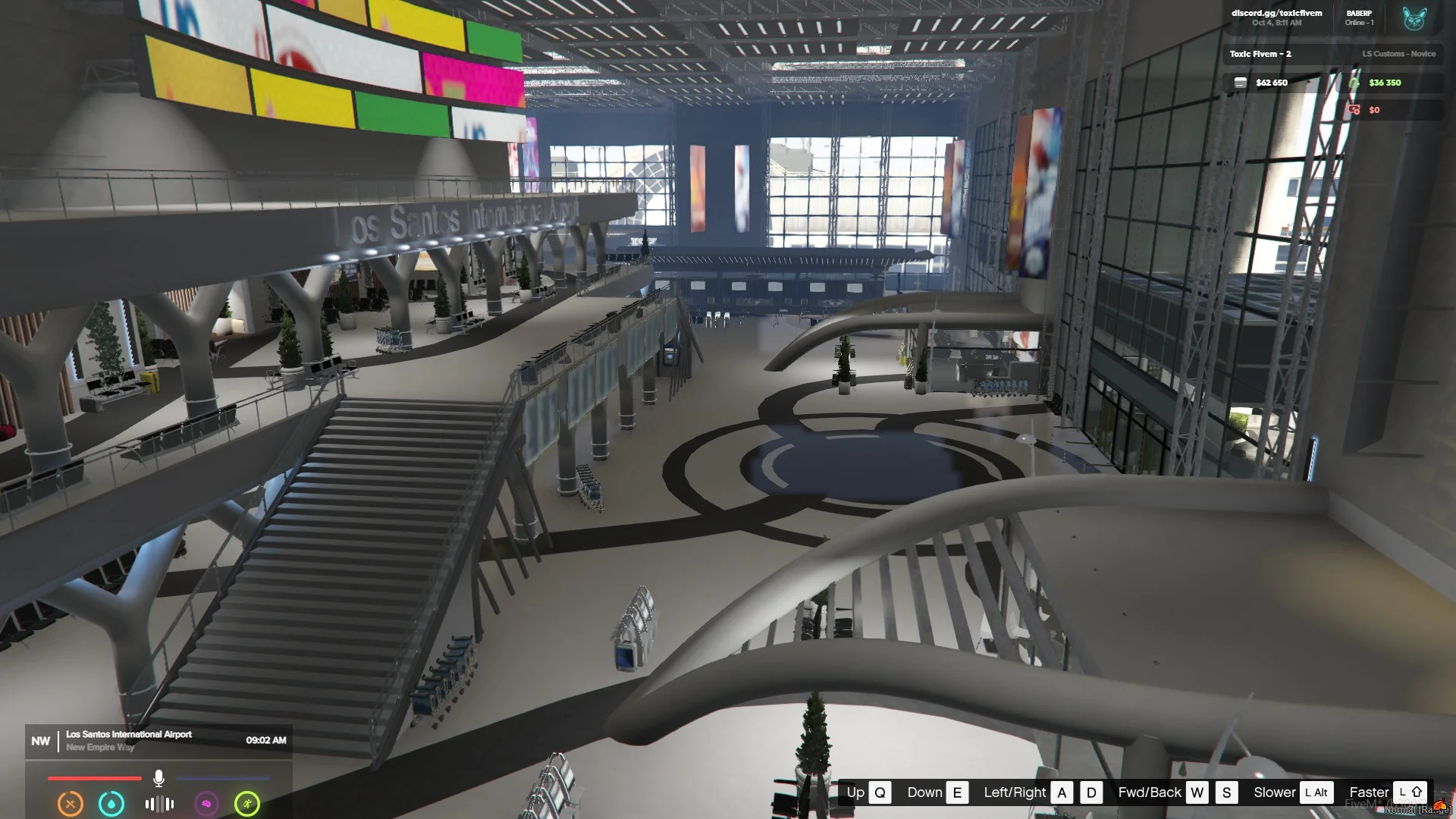
Task: Toggle the white microphone icon
Action: tap(158, 778)
